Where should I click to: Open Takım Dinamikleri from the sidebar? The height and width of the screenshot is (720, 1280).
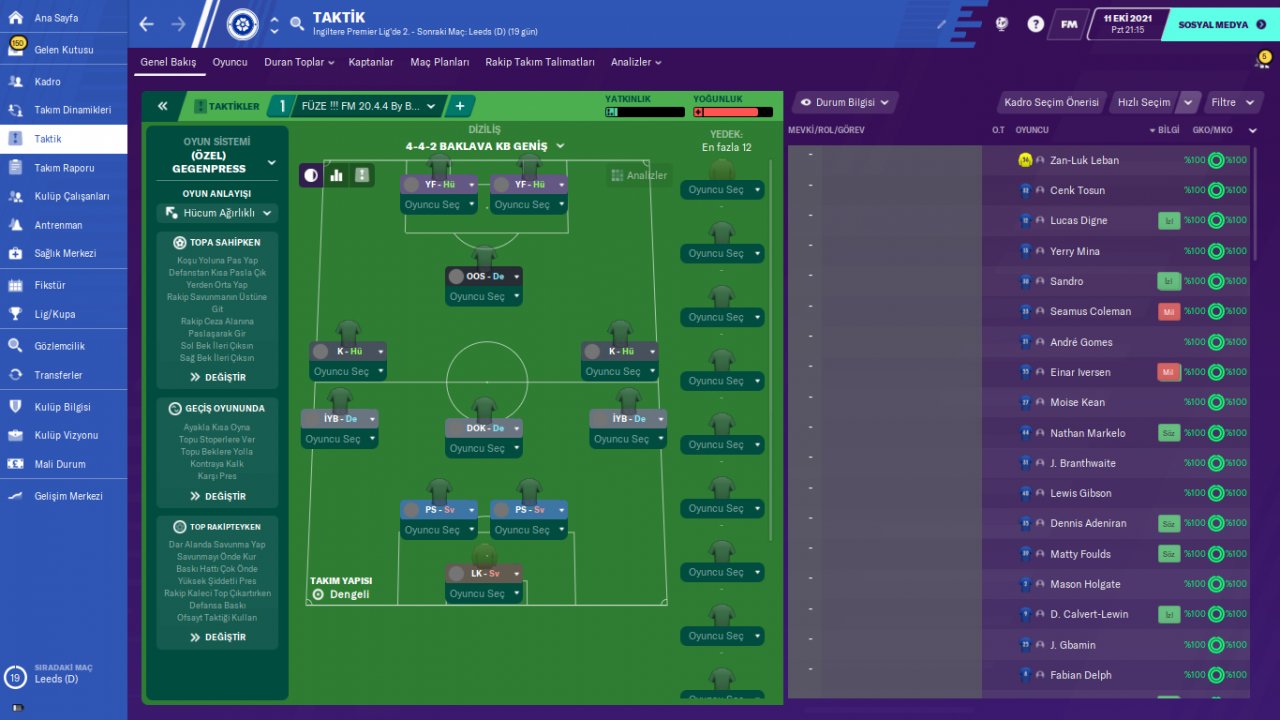point(72,110)
